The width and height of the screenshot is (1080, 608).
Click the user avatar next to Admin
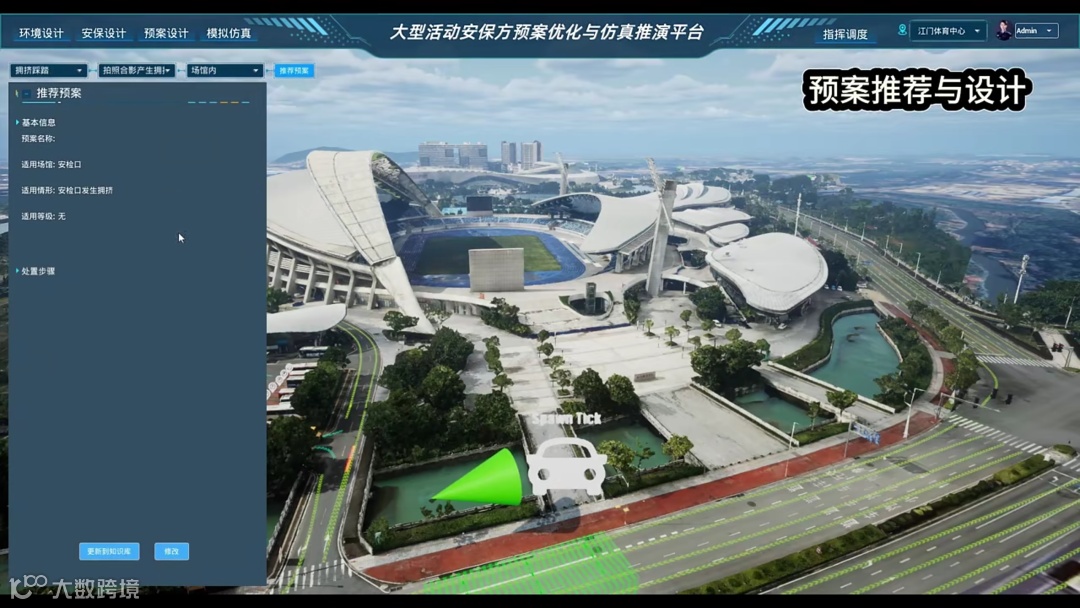click(x=1004, y=31)
